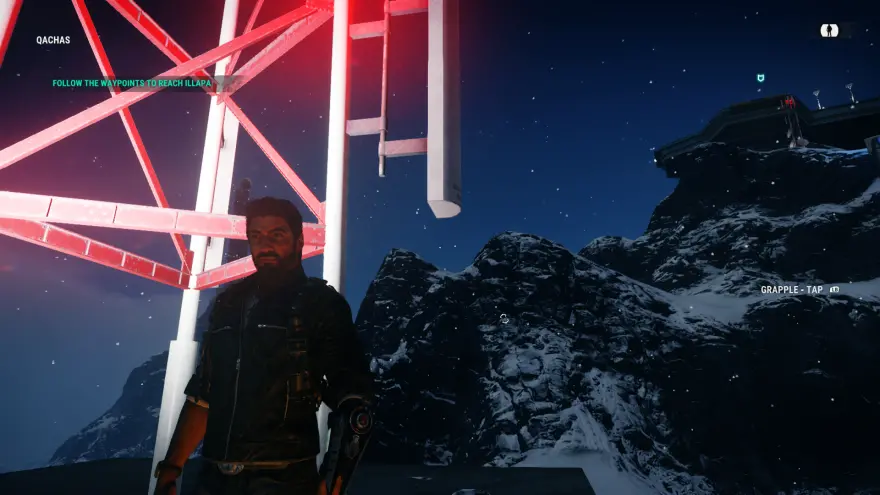This screenshot has height=495, width=880.
Task: Select the teal waypoint marker icon
Action: point(761,77)
